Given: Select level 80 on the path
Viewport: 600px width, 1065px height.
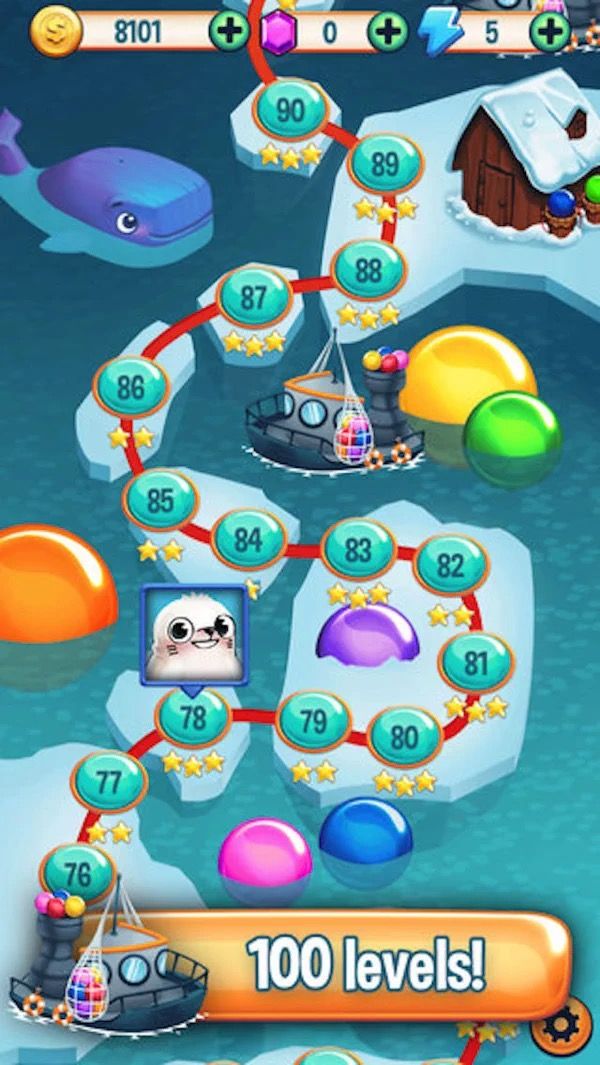Looking at the screenshot, I should pos(404,738).
